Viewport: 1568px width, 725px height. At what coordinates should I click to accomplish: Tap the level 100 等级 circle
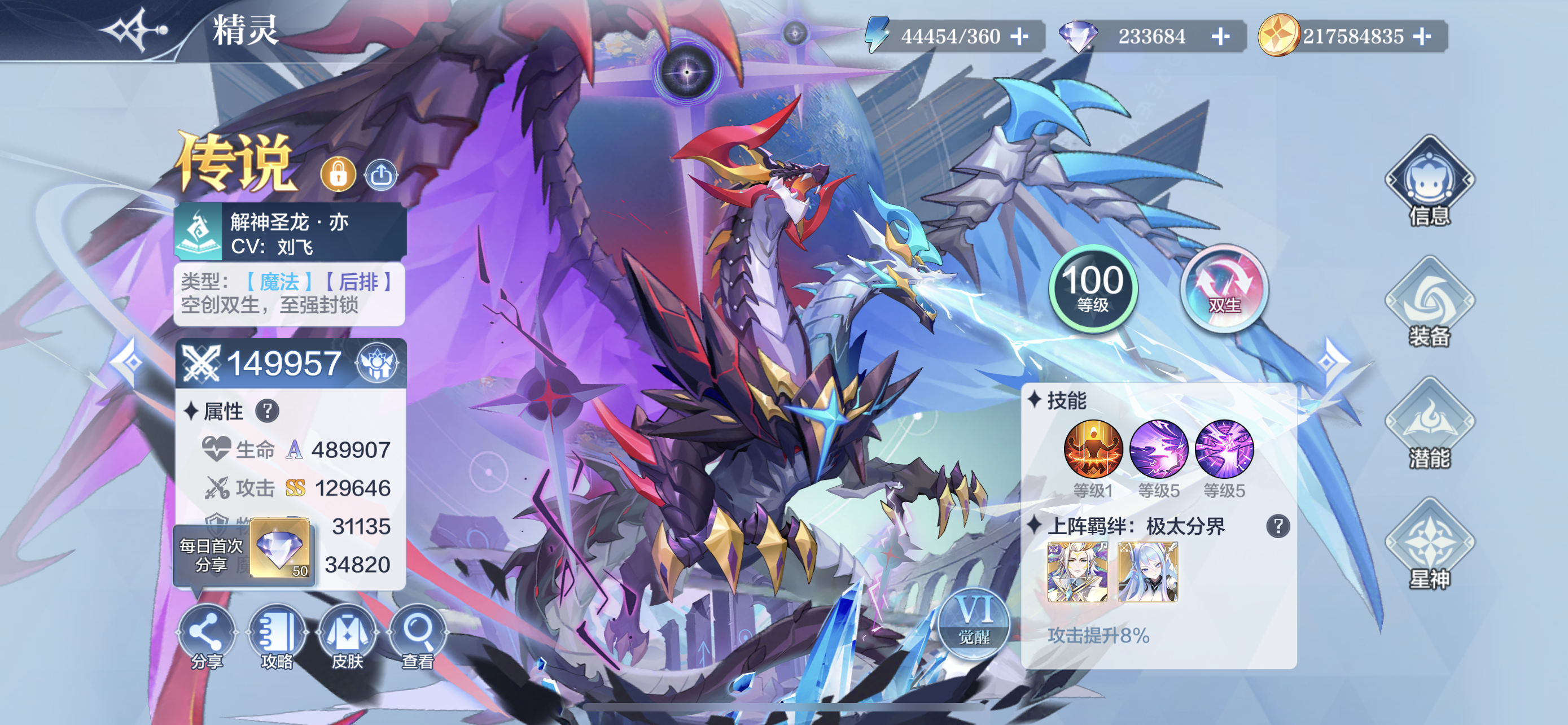coord(1093,289)
